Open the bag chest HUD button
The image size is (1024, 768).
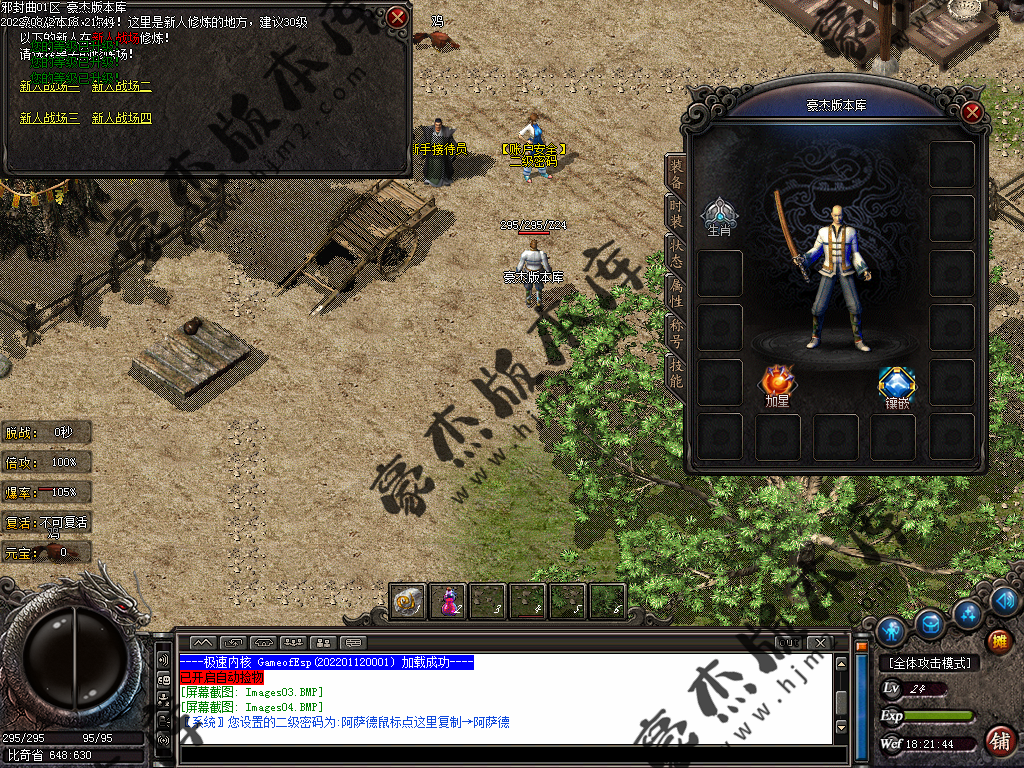930,624
